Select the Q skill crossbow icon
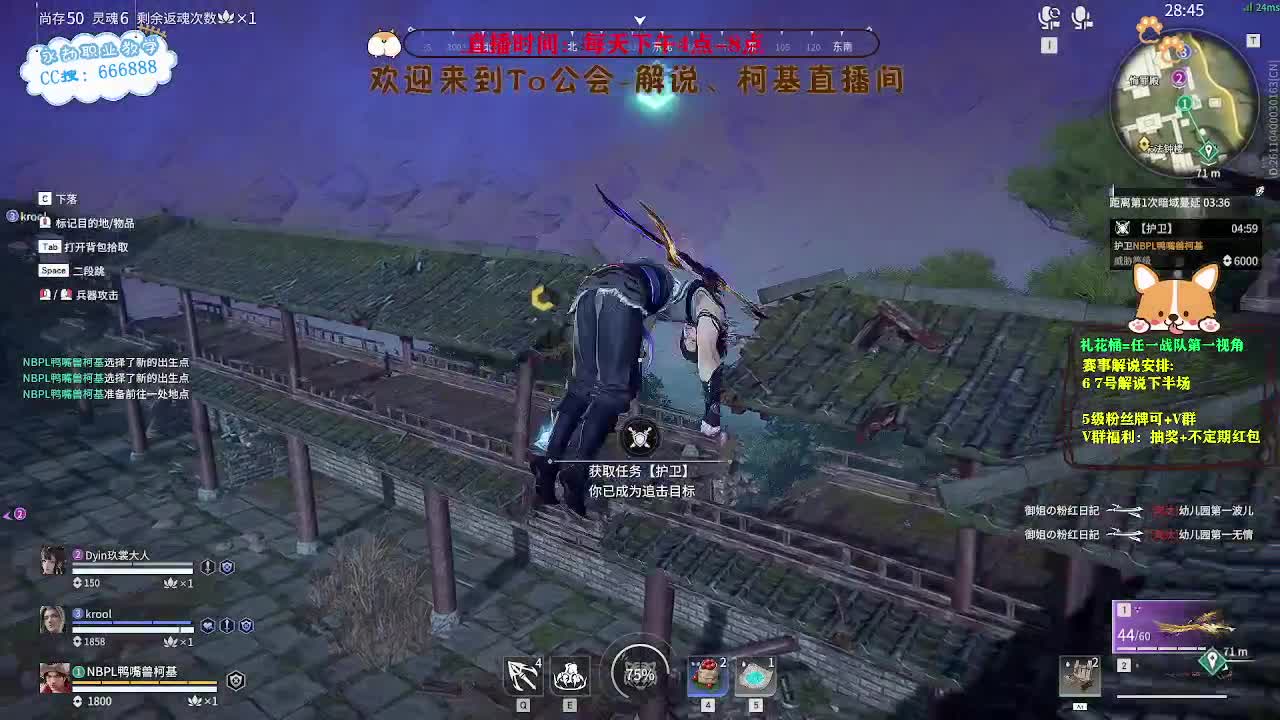This screenshot has width=1280, height=720. 522,676
